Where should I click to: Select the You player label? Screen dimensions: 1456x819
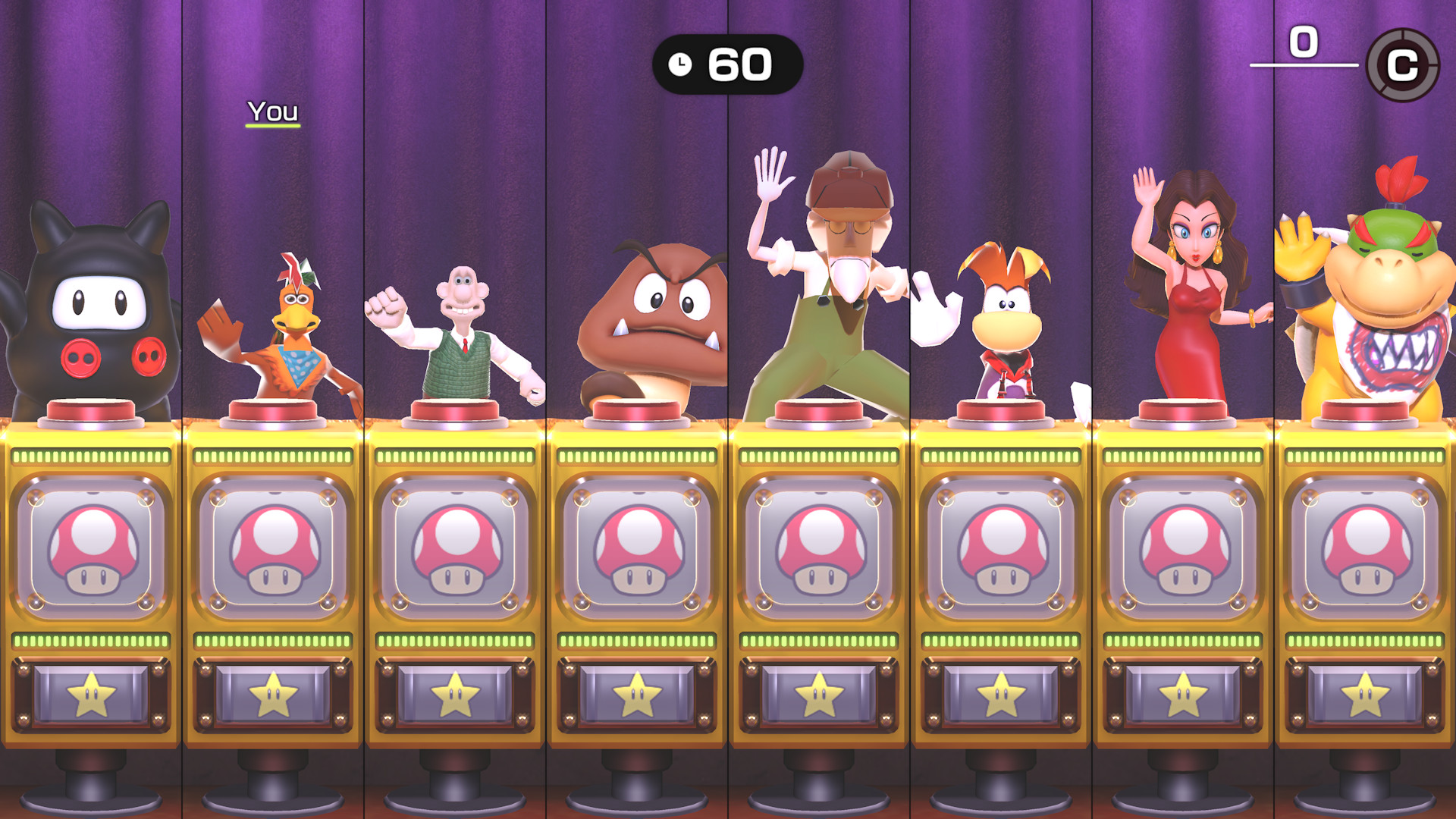point(273,112)
